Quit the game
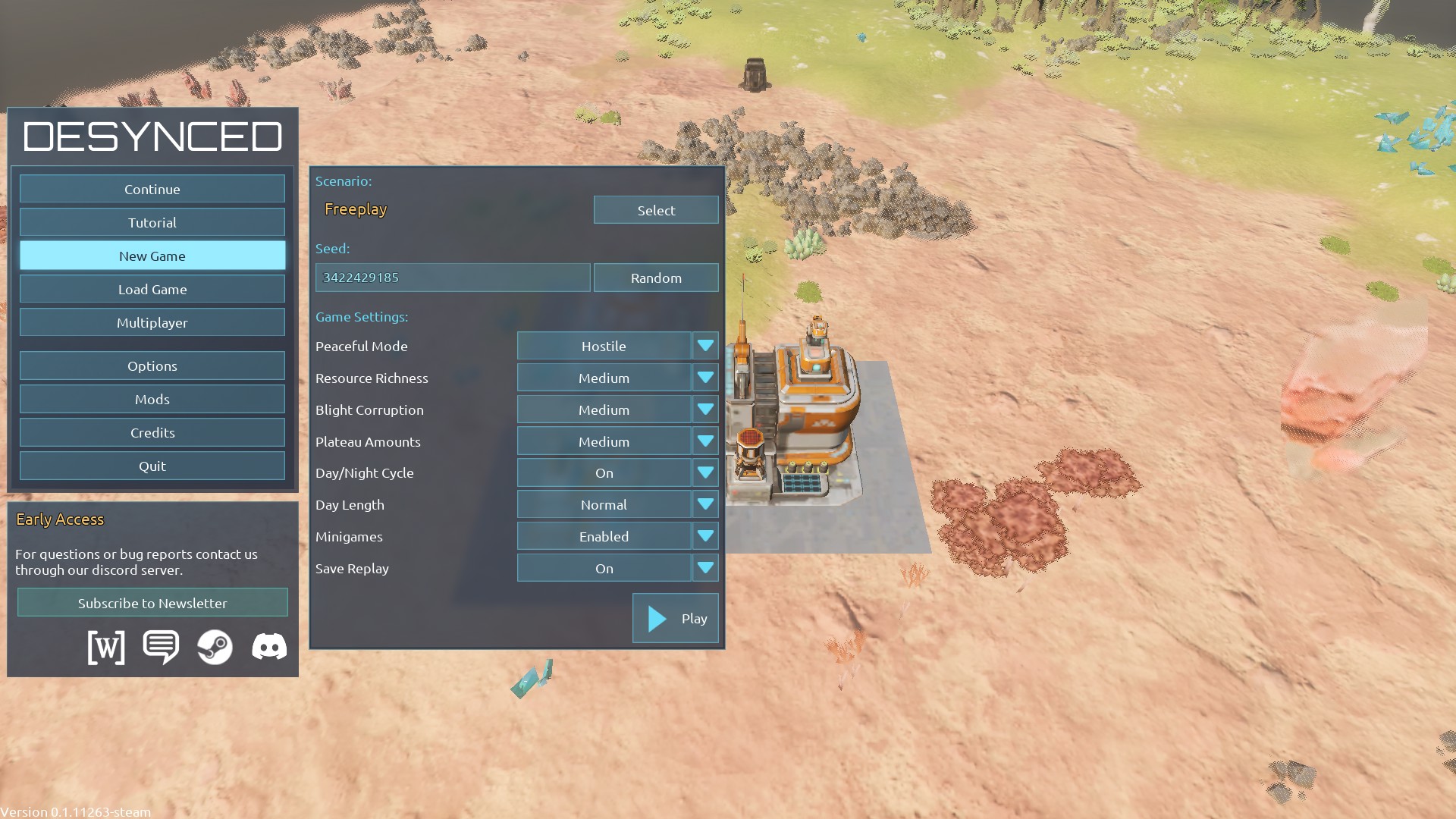The height and width of the screenshot is (819, 1456). pyautogui.click(x=152, y=466)
